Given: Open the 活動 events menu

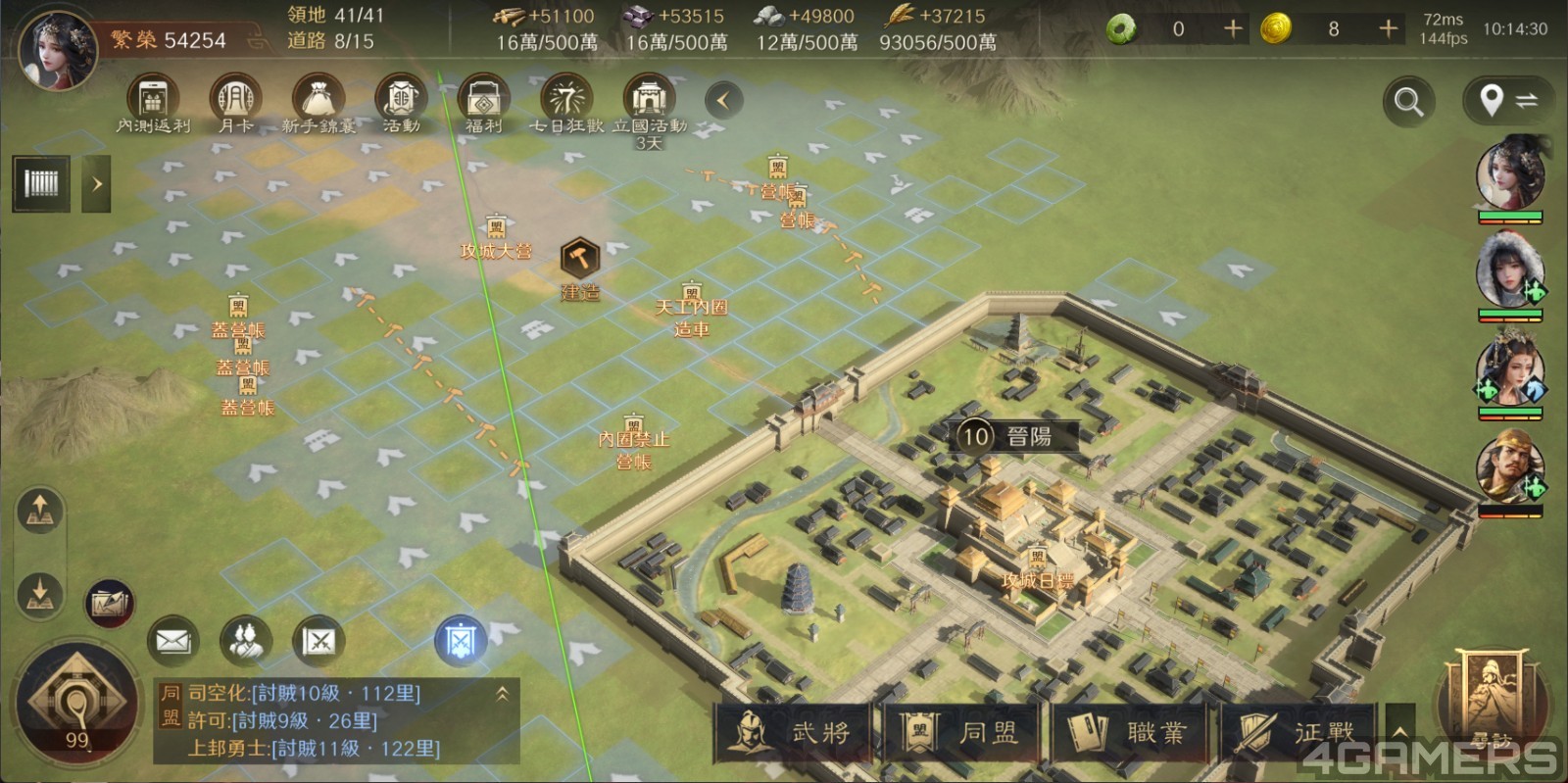Looking at the screenshot, I should (x=401, y=103).
